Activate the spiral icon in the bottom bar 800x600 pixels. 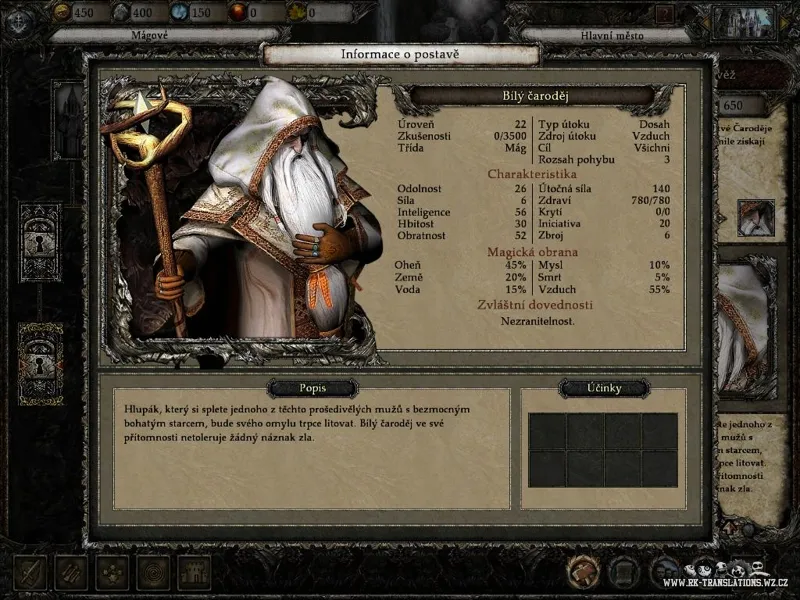click(153, 573)
